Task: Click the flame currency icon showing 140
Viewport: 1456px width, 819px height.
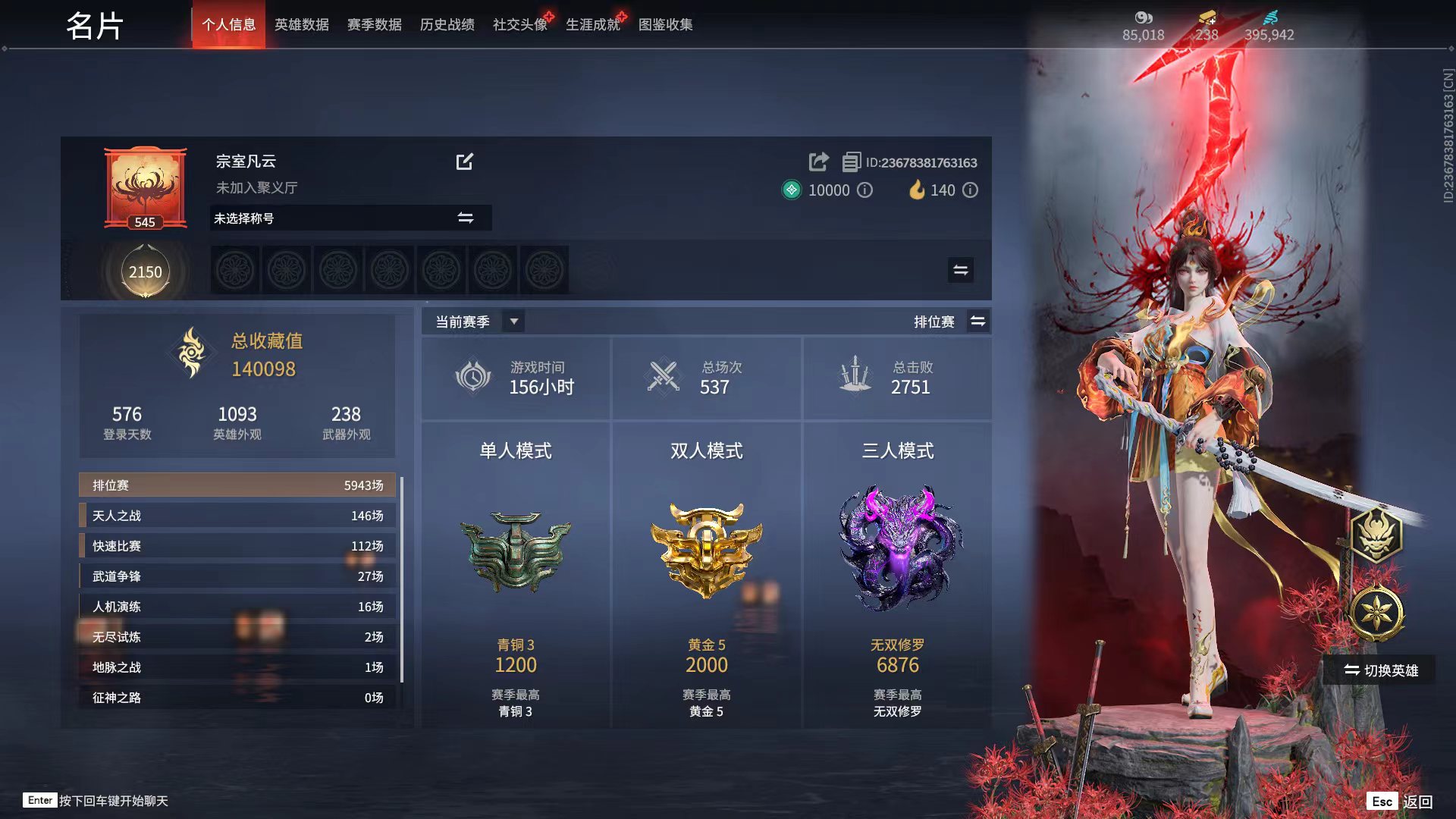Action: point(918,190)
